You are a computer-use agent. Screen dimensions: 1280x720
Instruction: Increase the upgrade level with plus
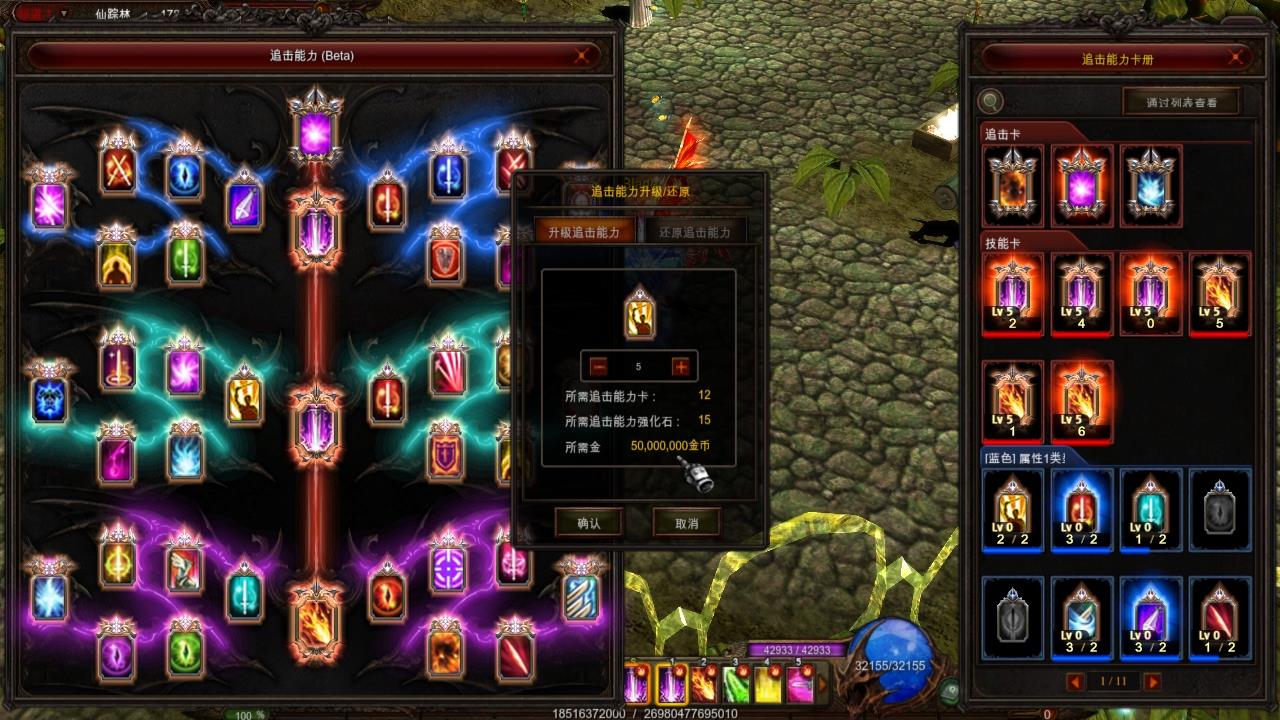coord(681,366)
